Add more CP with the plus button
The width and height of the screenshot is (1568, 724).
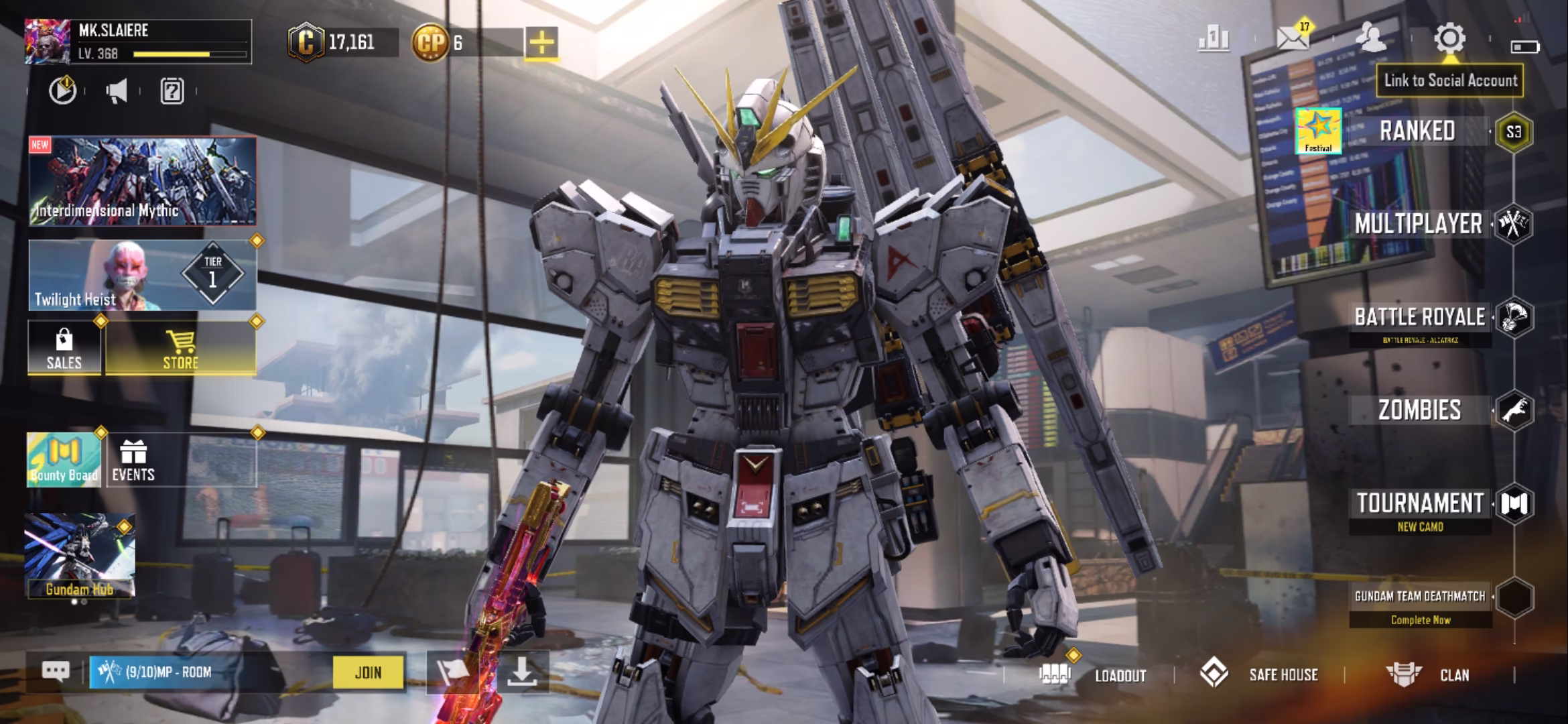[541, 43]
